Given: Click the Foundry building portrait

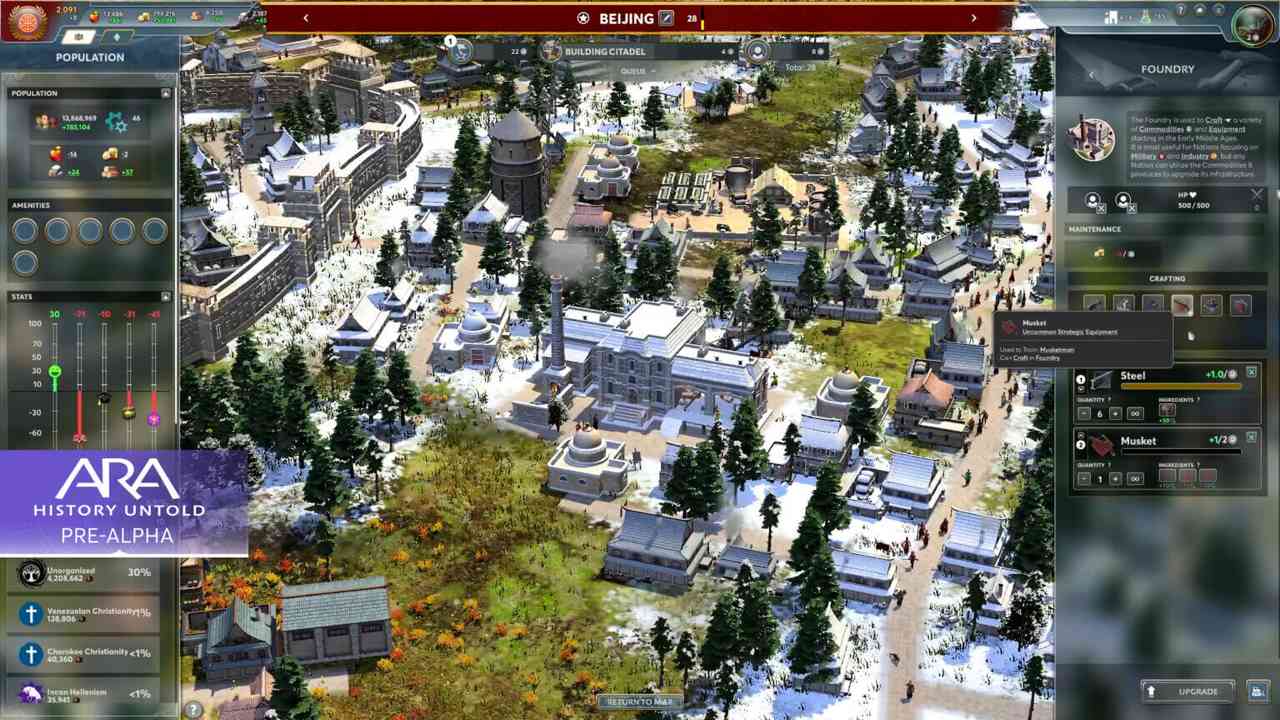Looking at the screenshot, I should pos(1095,138).
